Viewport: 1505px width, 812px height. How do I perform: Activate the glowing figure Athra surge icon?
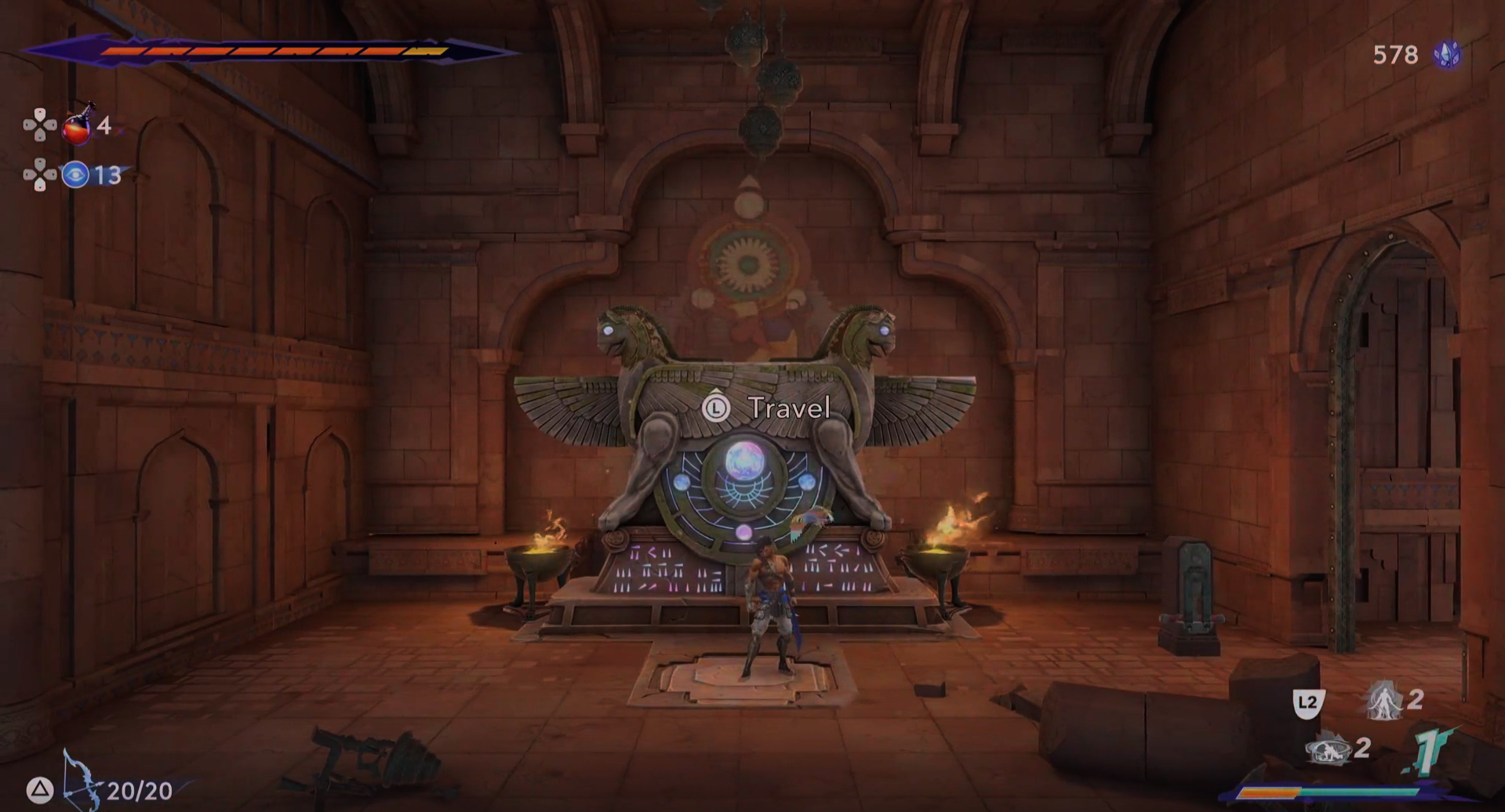pyautogui.click(x=1384, y=700)
